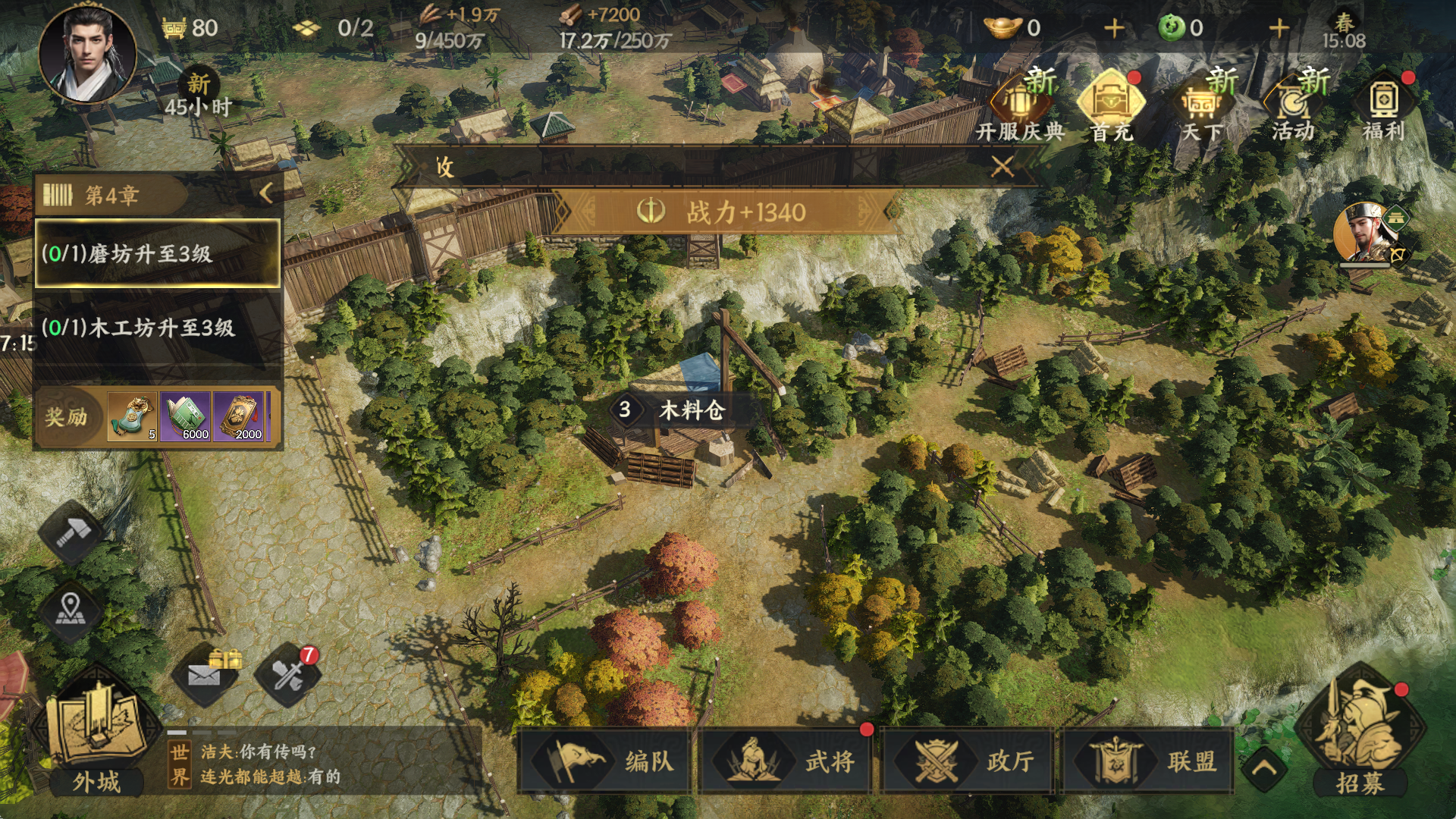This screenshot has height=819, width=1456.
Task: Open the hammer build menu
Action: coord(71,532)
